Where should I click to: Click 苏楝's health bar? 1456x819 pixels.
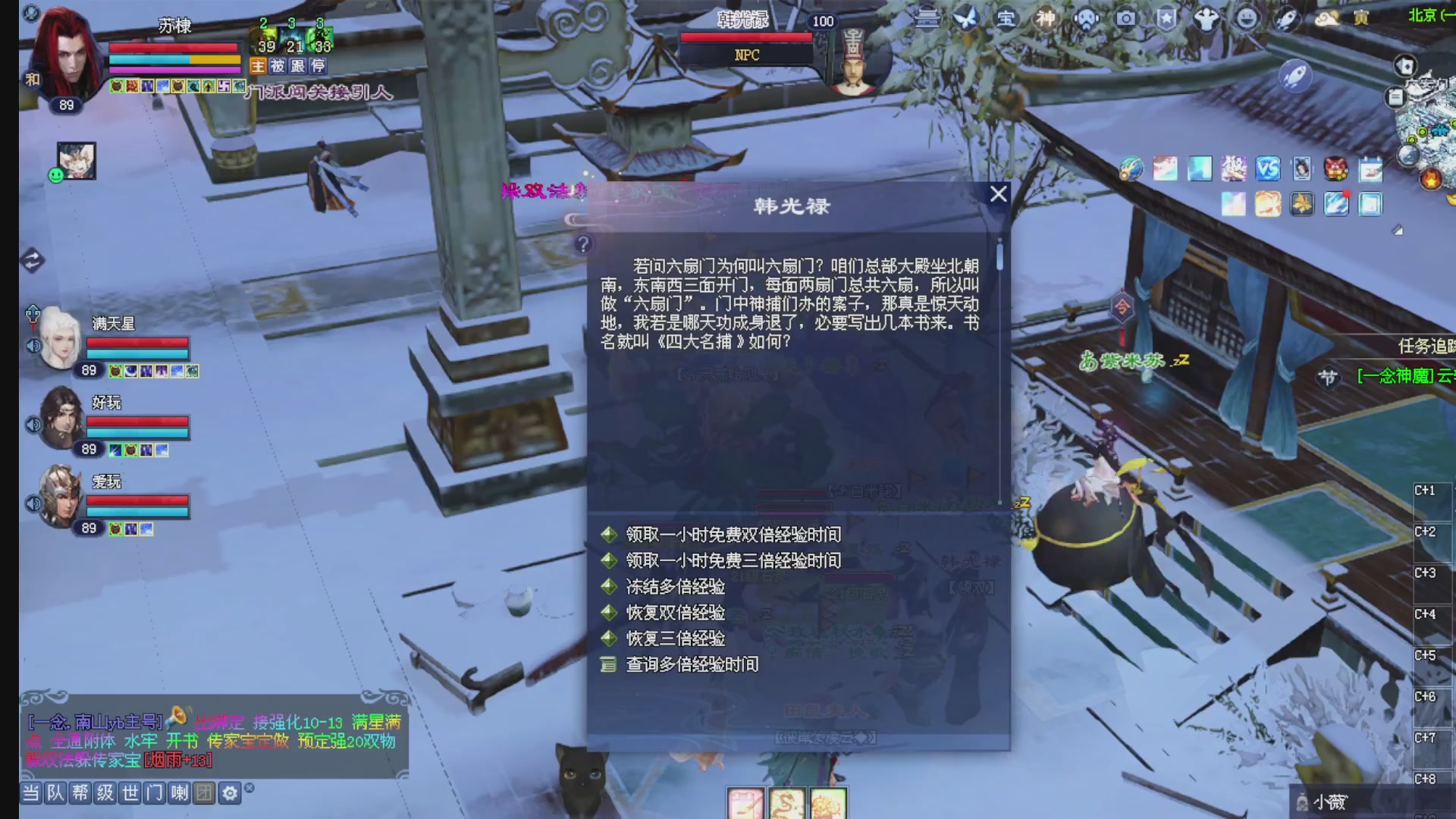point(174,46)
